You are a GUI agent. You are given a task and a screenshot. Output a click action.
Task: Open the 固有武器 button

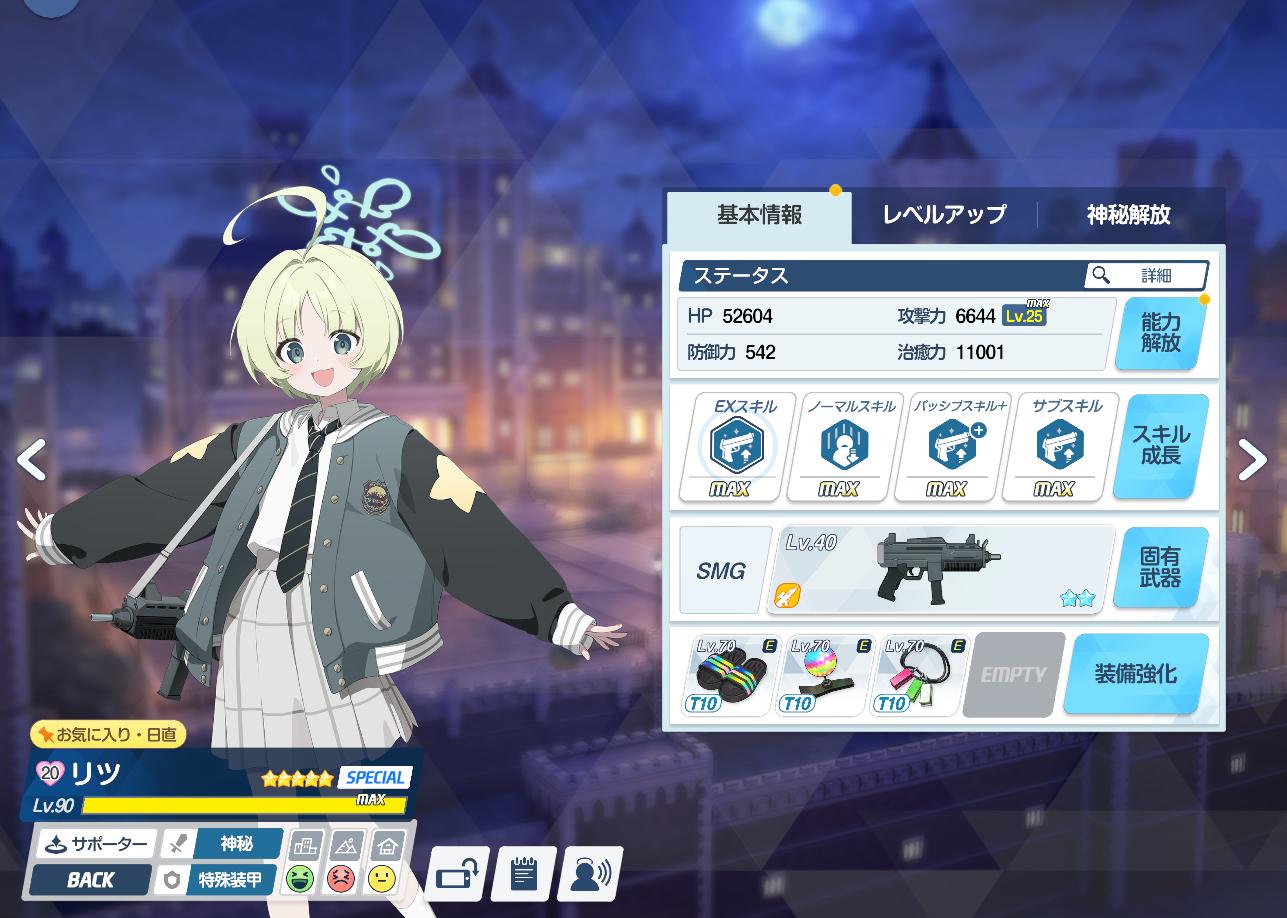coord(1160,568)
